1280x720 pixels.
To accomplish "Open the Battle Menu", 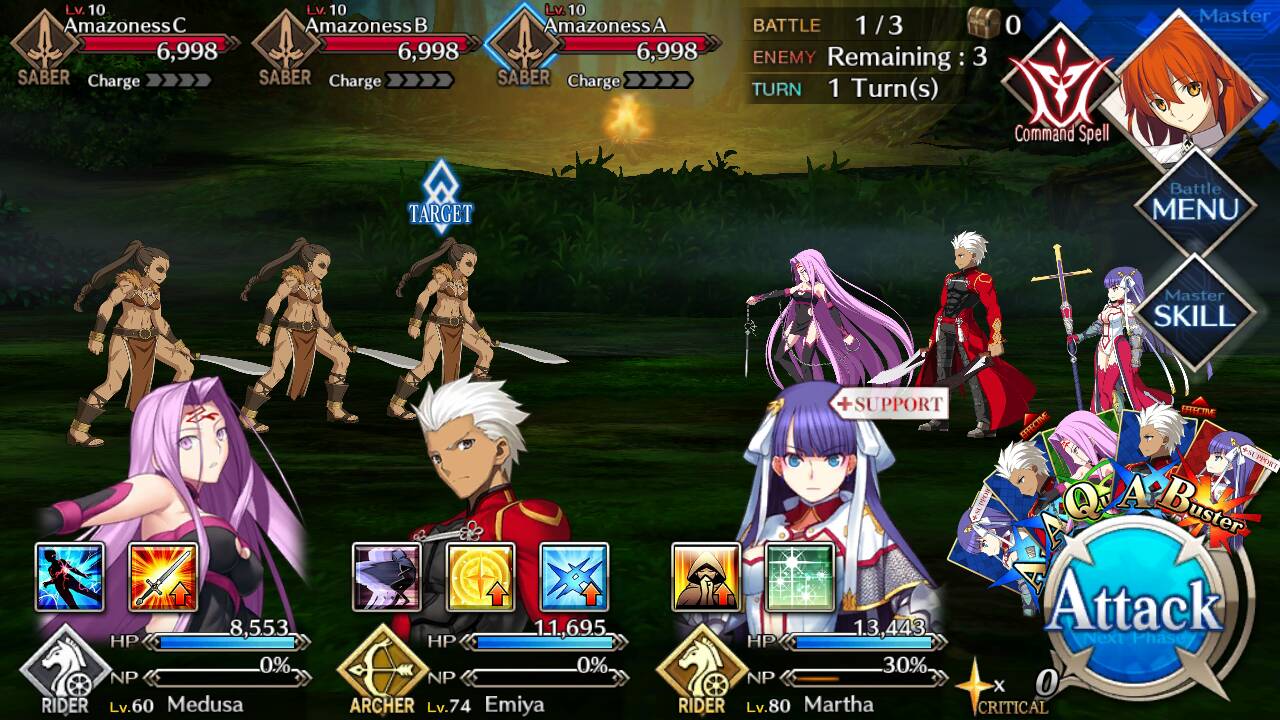I will tap(1195, 203).
